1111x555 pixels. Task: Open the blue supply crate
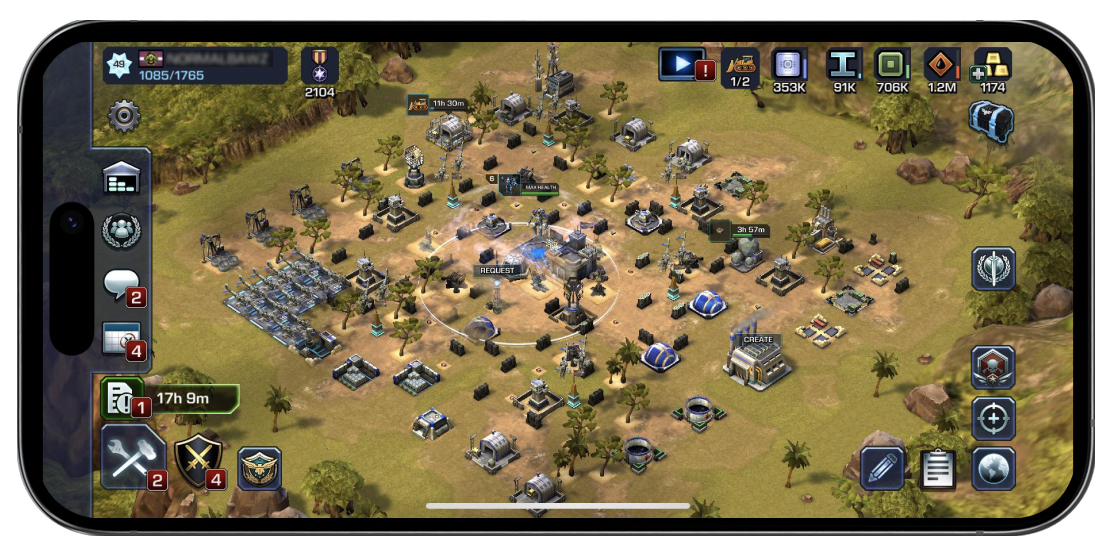(990, 122)
